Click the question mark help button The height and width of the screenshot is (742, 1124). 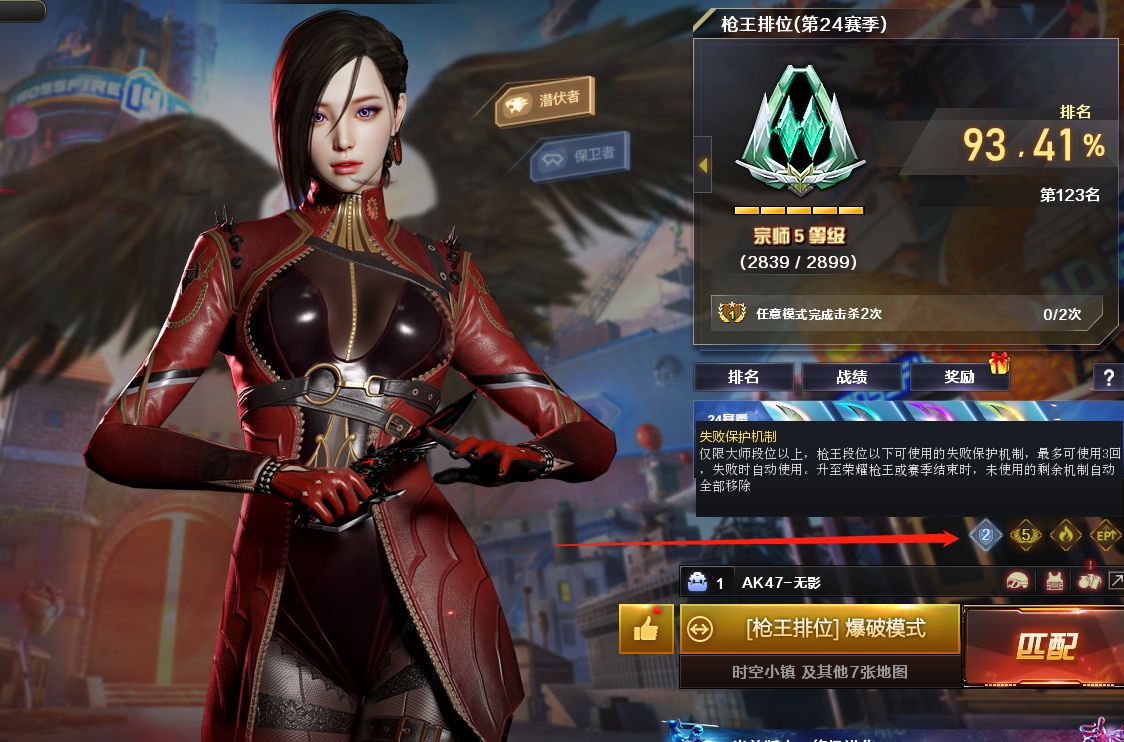pyautogui.click(x=1108, y=377)
